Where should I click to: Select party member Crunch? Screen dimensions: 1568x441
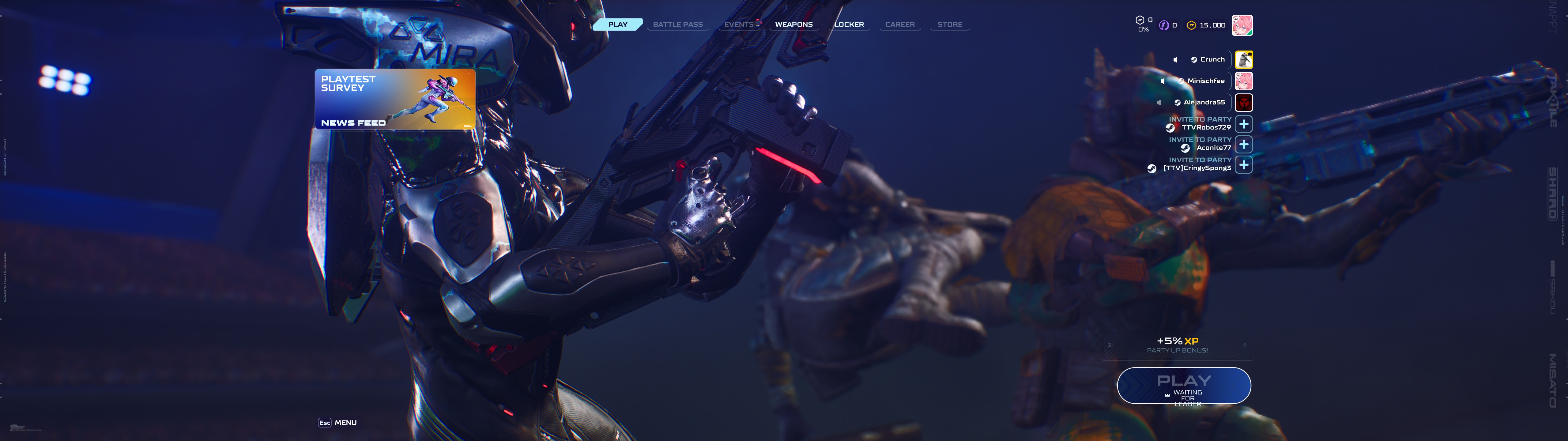1244,60
